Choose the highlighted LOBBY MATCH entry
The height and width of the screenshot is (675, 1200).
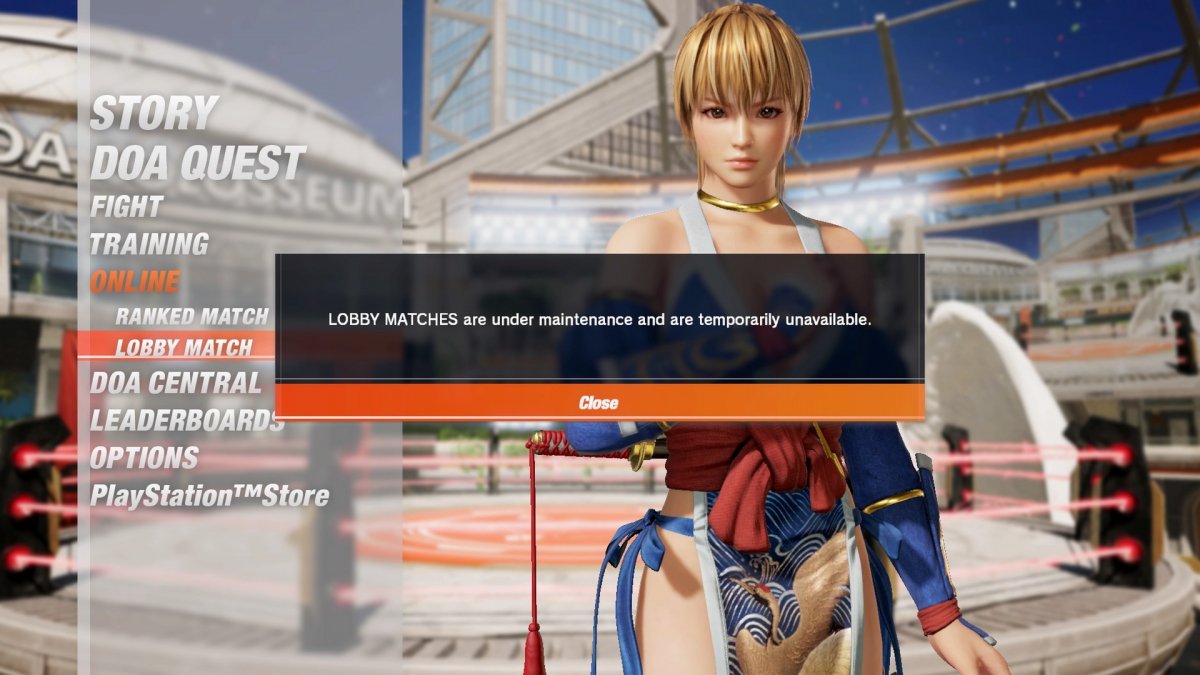point(184,348)
